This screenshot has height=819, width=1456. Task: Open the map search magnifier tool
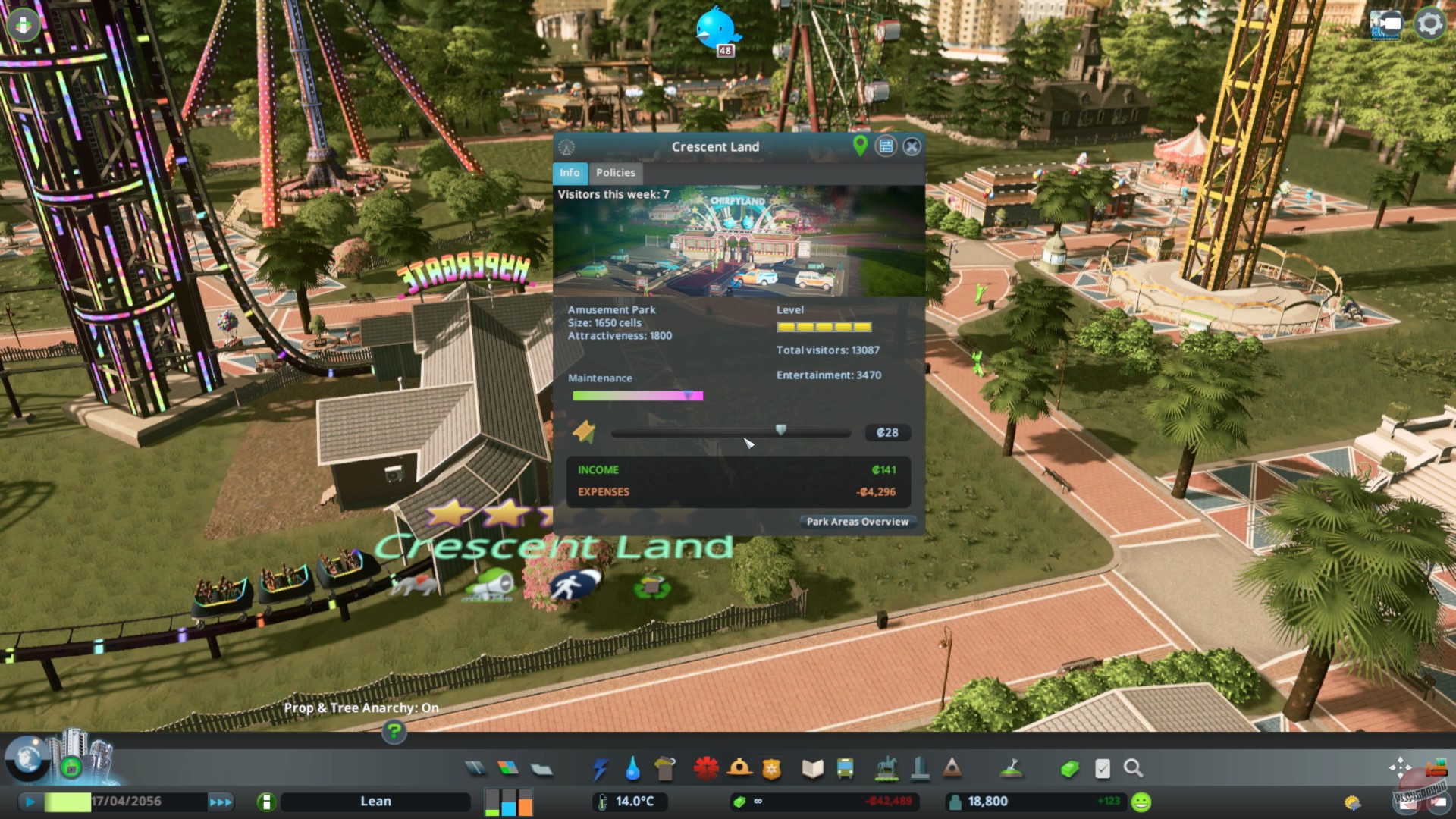pyautogui.click(x=1134, y=769)
